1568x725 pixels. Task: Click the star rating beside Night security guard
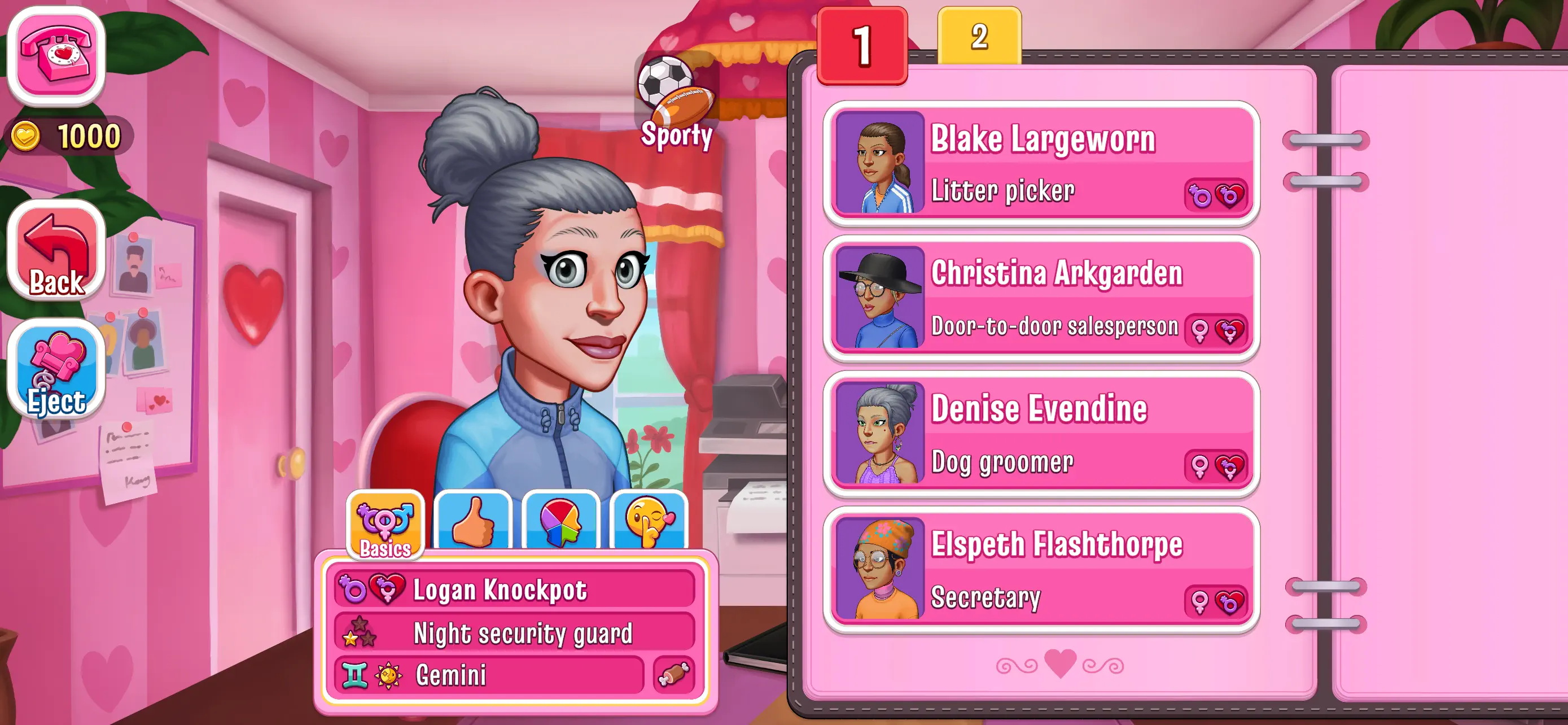[358, 633]
